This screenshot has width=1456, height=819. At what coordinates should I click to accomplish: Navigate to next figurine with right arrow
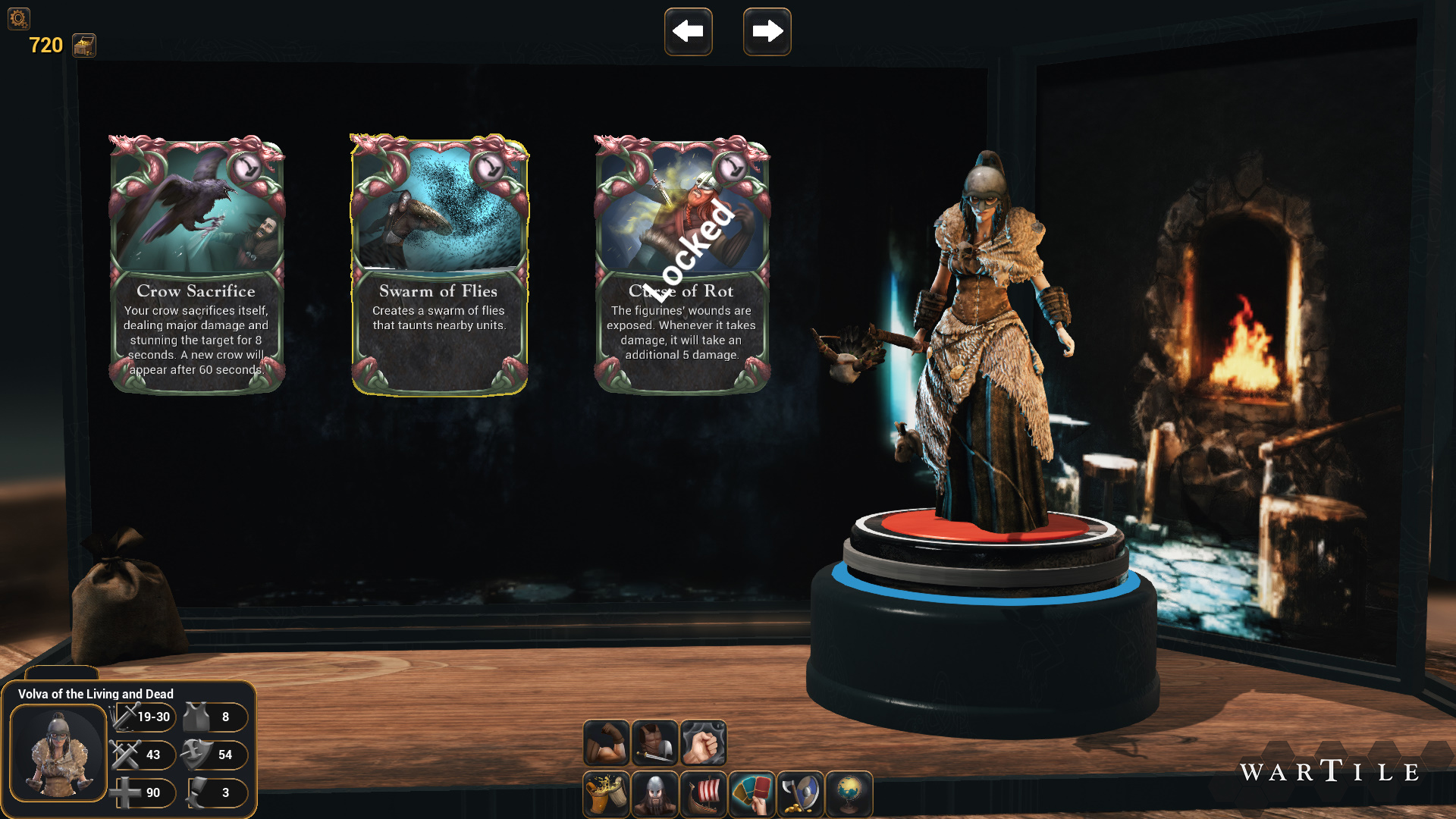click(767, 32)
